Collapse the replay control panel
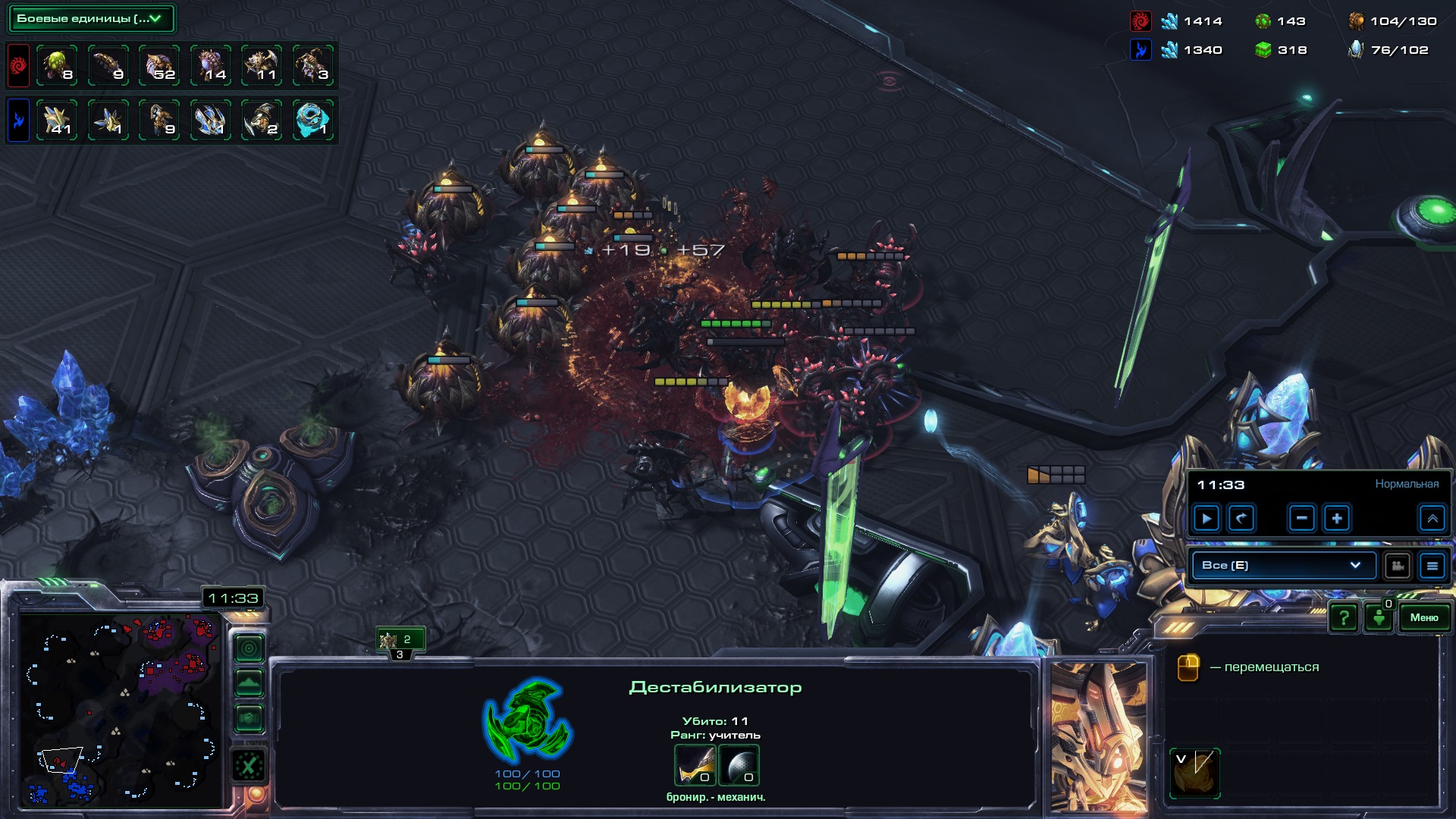 tap(1432, 519)
